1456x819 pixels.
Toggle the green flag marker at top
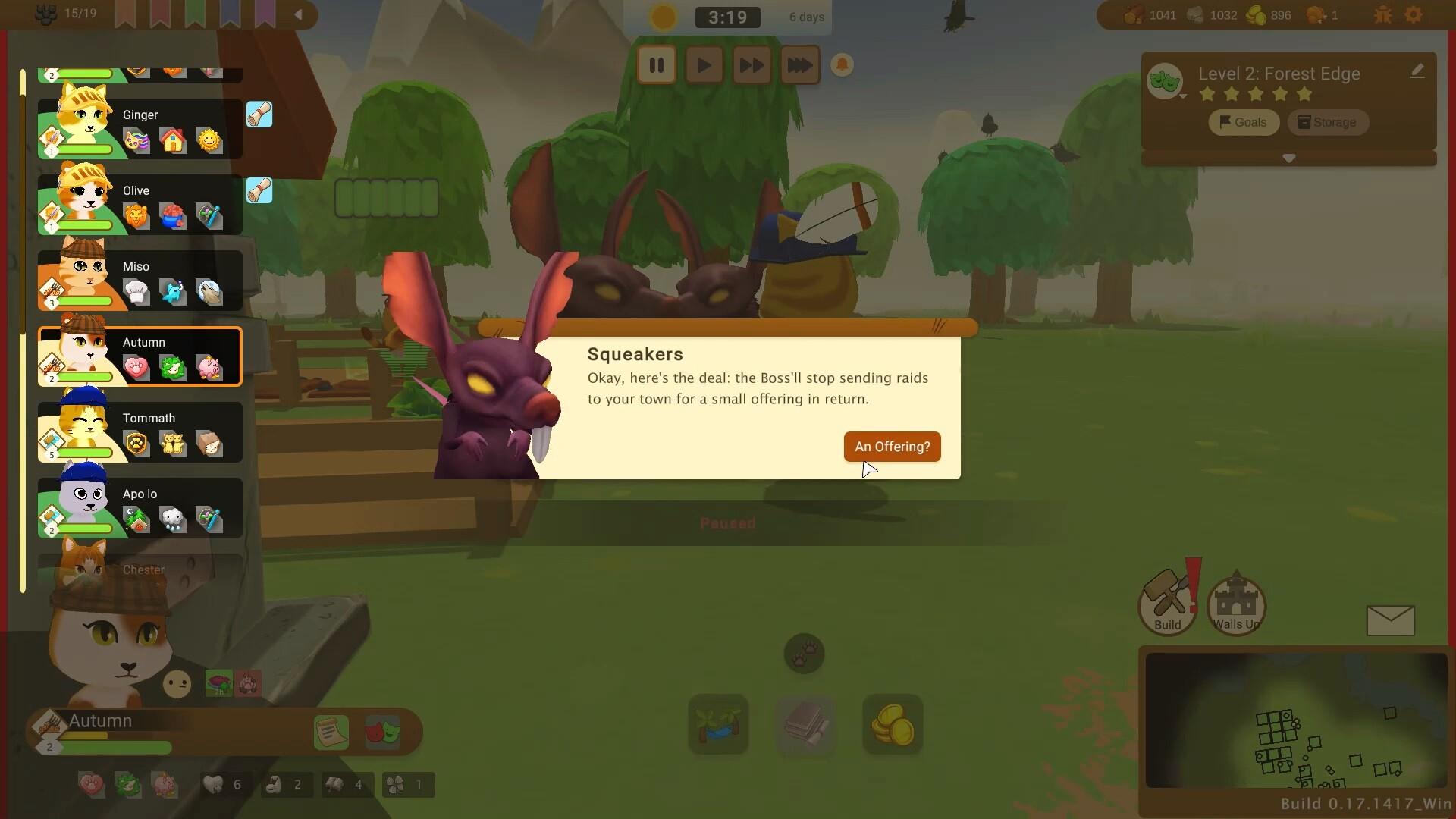[x=195, y=14]
